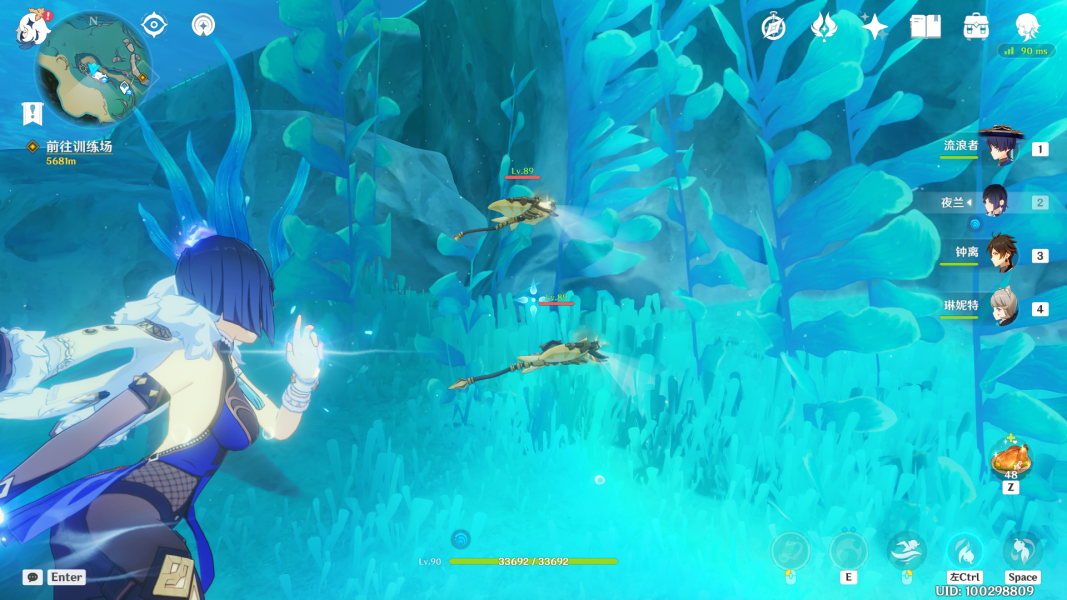Image resolution: width=1067 pixels, height=600 pixels.
Task: Switch to party member 琳妮特
Action: [1001, 307]
